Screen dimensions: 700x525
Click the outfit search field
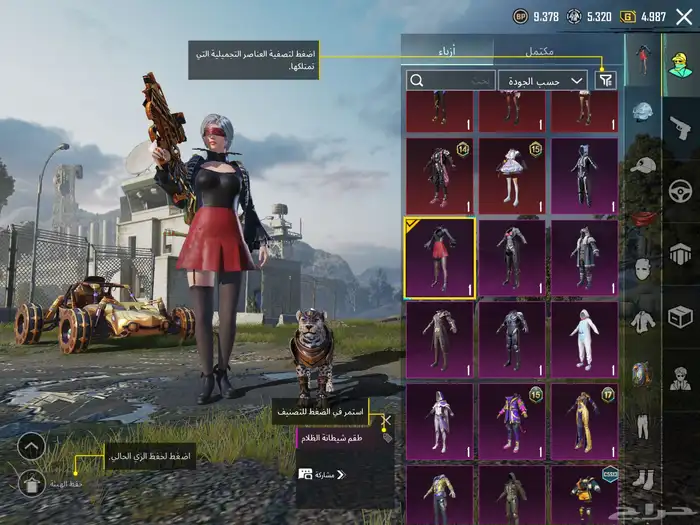(449, 80)
